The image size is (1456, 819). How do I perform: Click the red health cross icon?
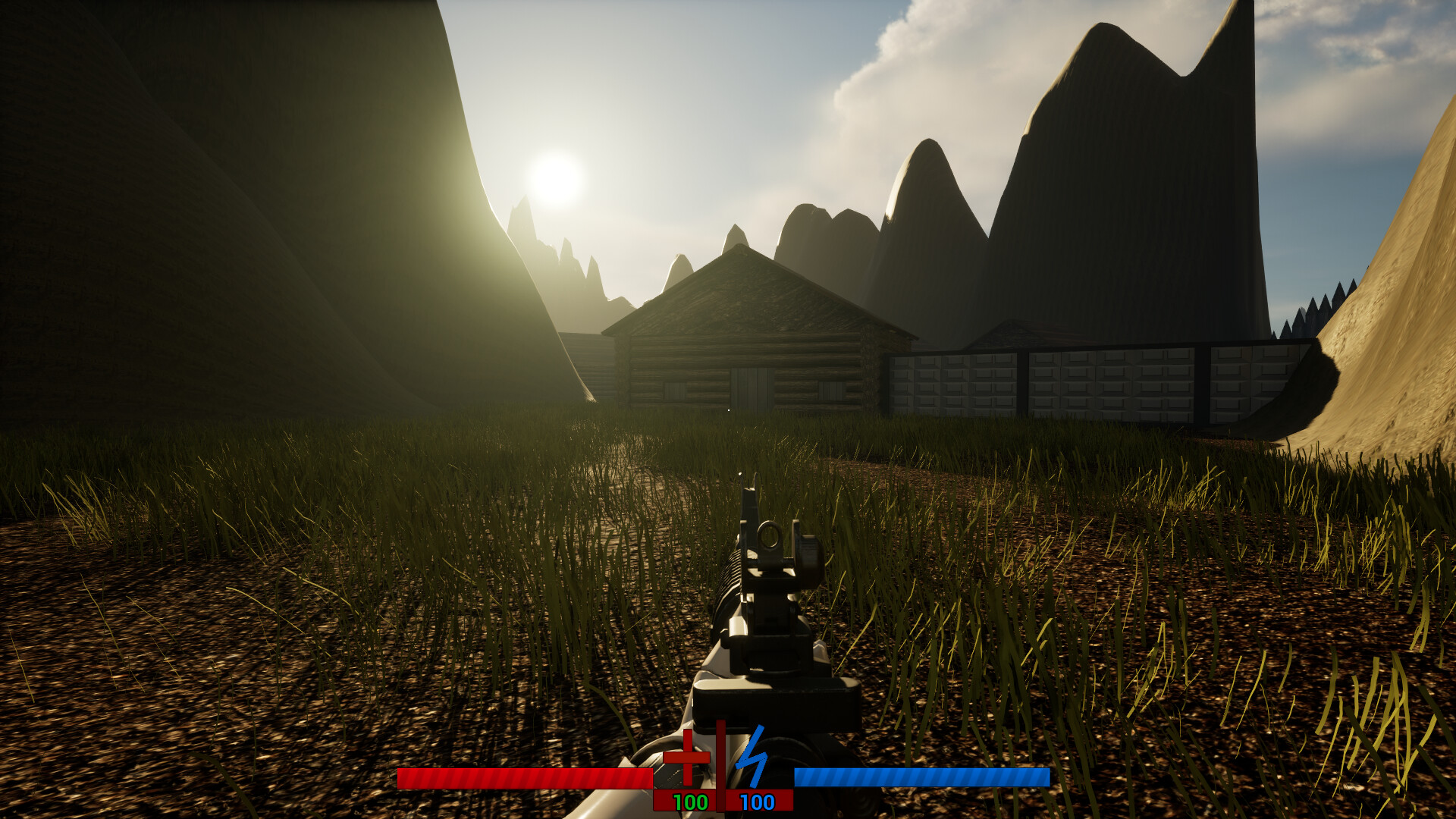pyautogui.click(x=686, y=758)
